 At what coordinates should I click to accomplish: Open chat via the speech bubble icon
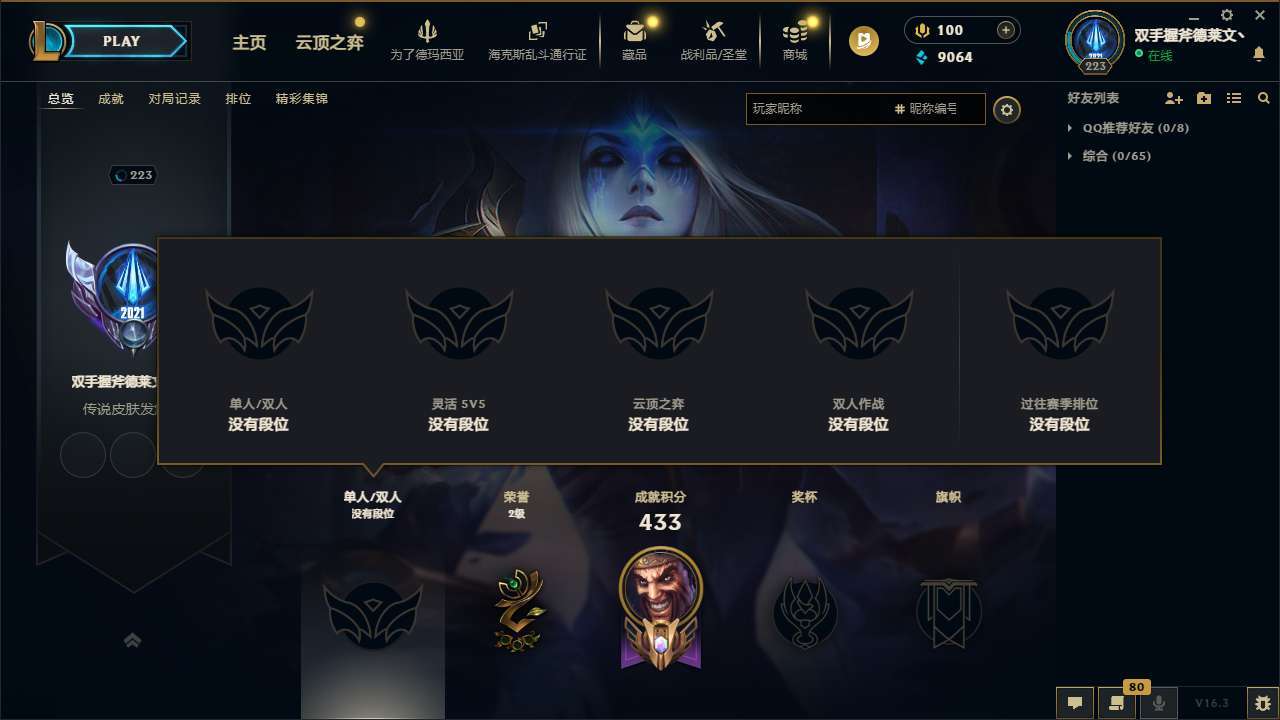click(x=1075, y=703)
